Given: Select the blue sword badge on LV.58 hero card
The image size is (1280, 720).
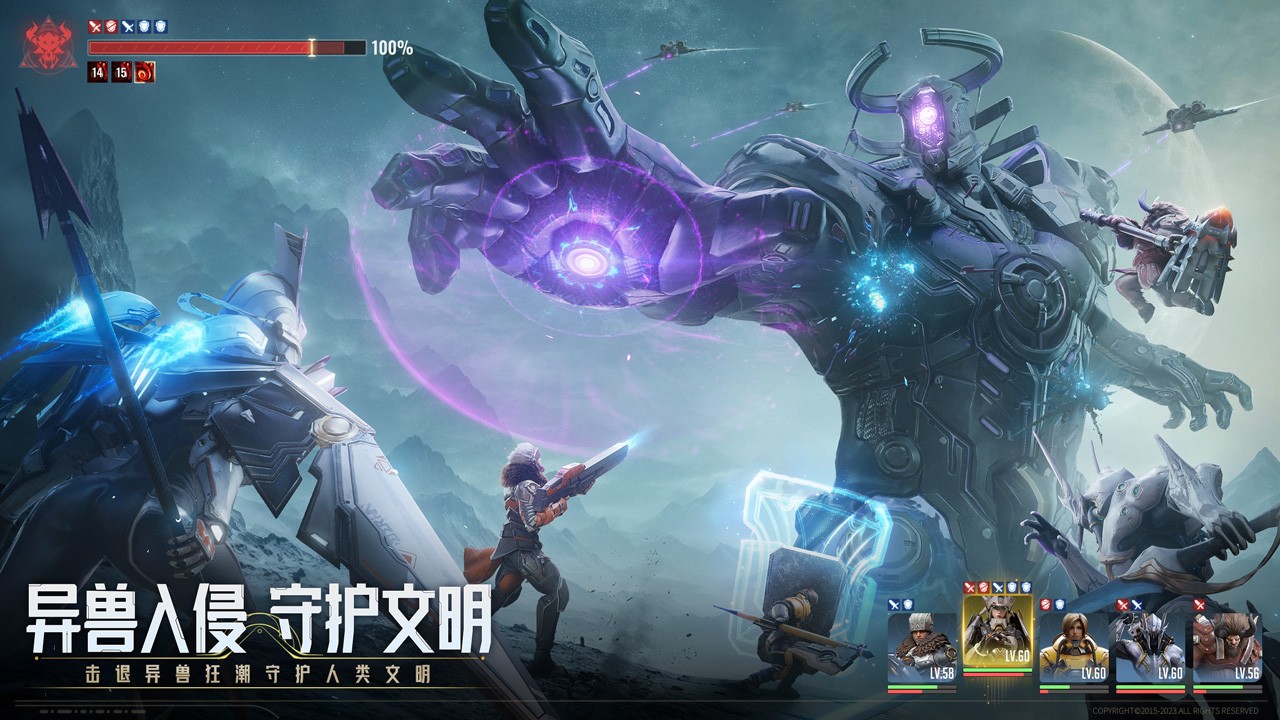Looking at the screenshot, I should tap(892, 604).
